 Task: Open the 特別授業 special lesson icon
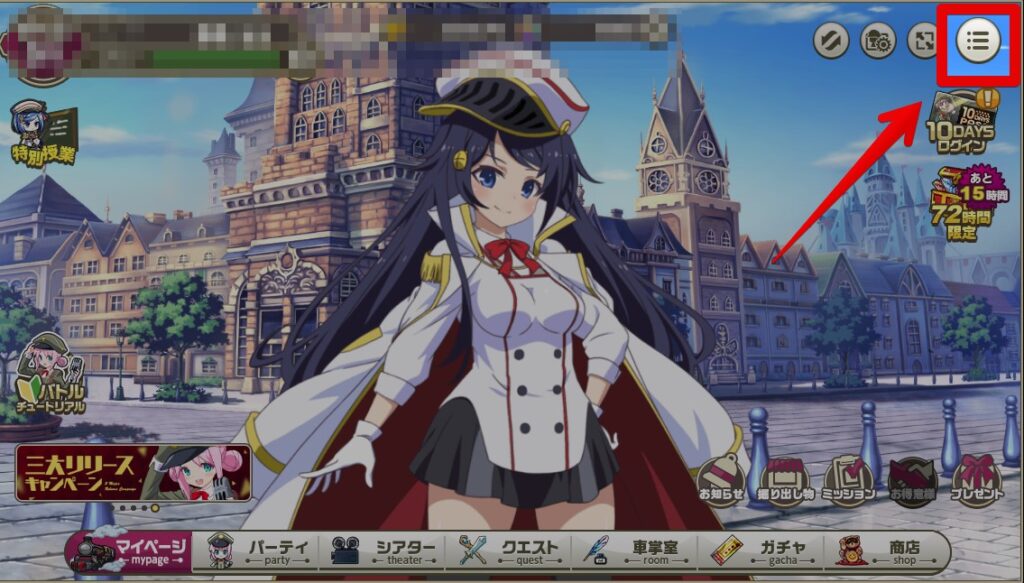click(x=44, y=133)
